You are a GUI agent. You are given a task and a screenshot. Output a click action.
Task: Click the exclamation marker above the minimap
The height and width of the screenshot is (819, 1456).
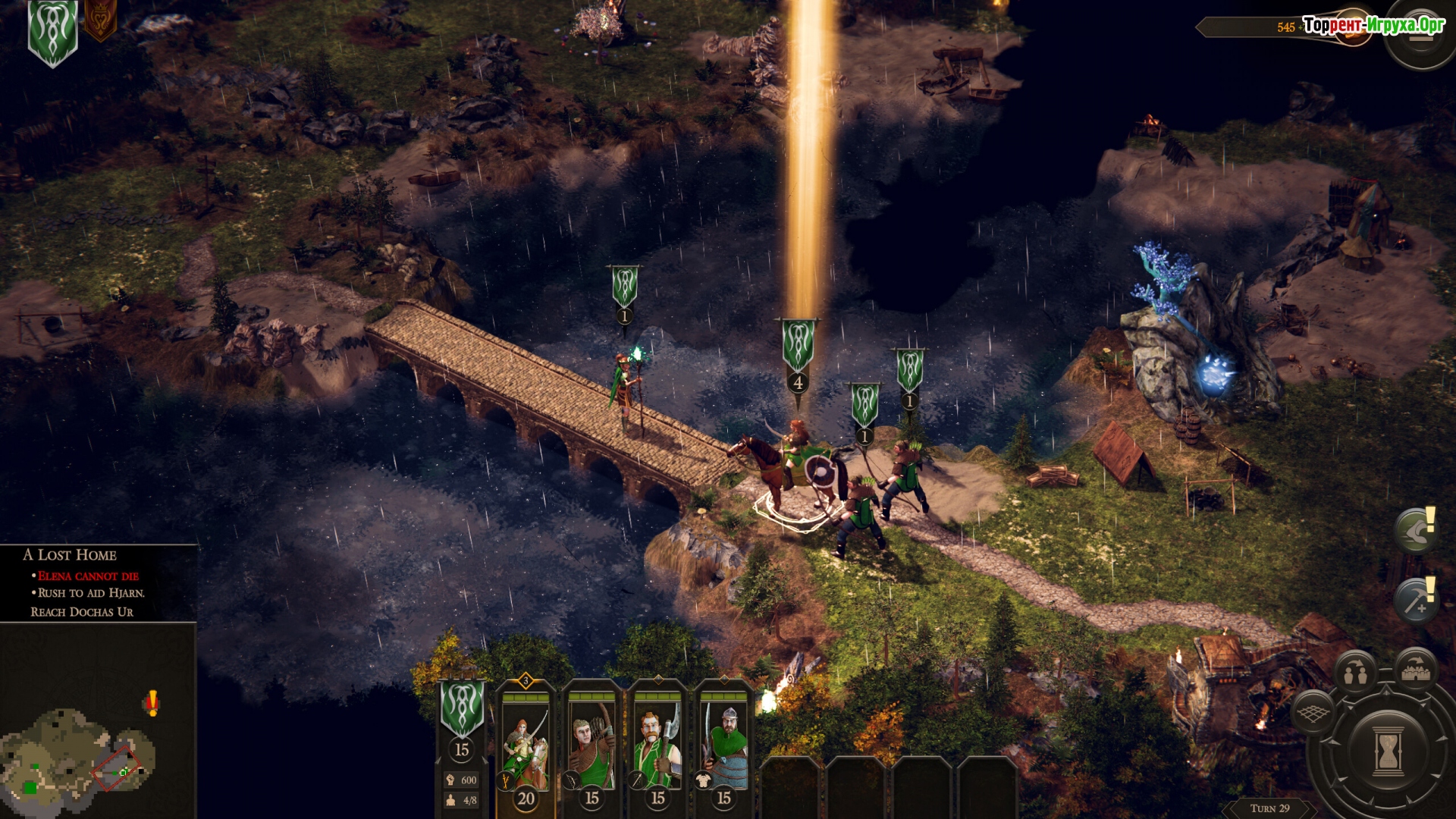(152, 703)
